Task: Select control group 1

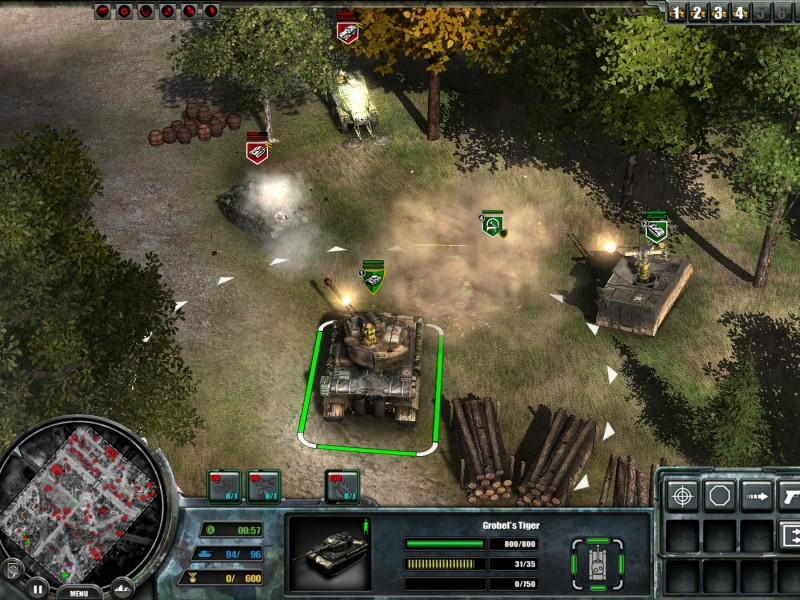Action: [x=677, y=13]
